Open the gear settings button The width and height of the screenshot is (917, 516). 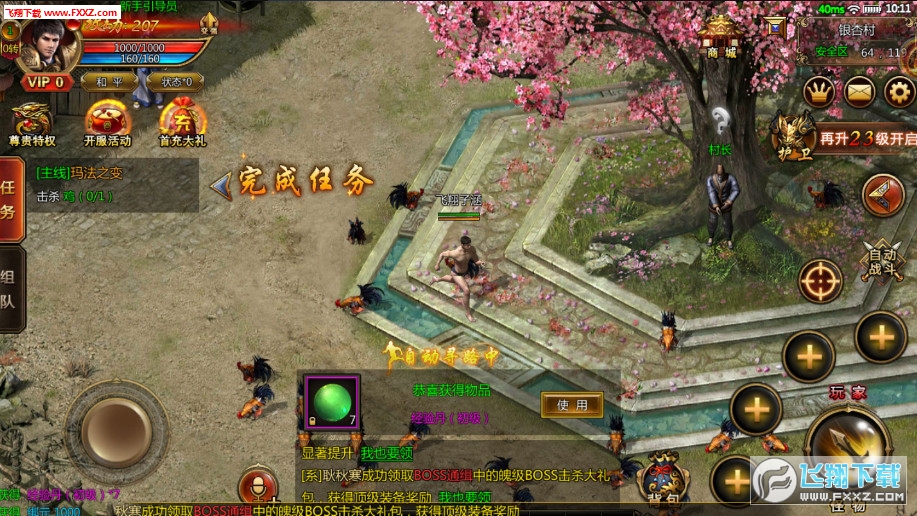(899, 92)
